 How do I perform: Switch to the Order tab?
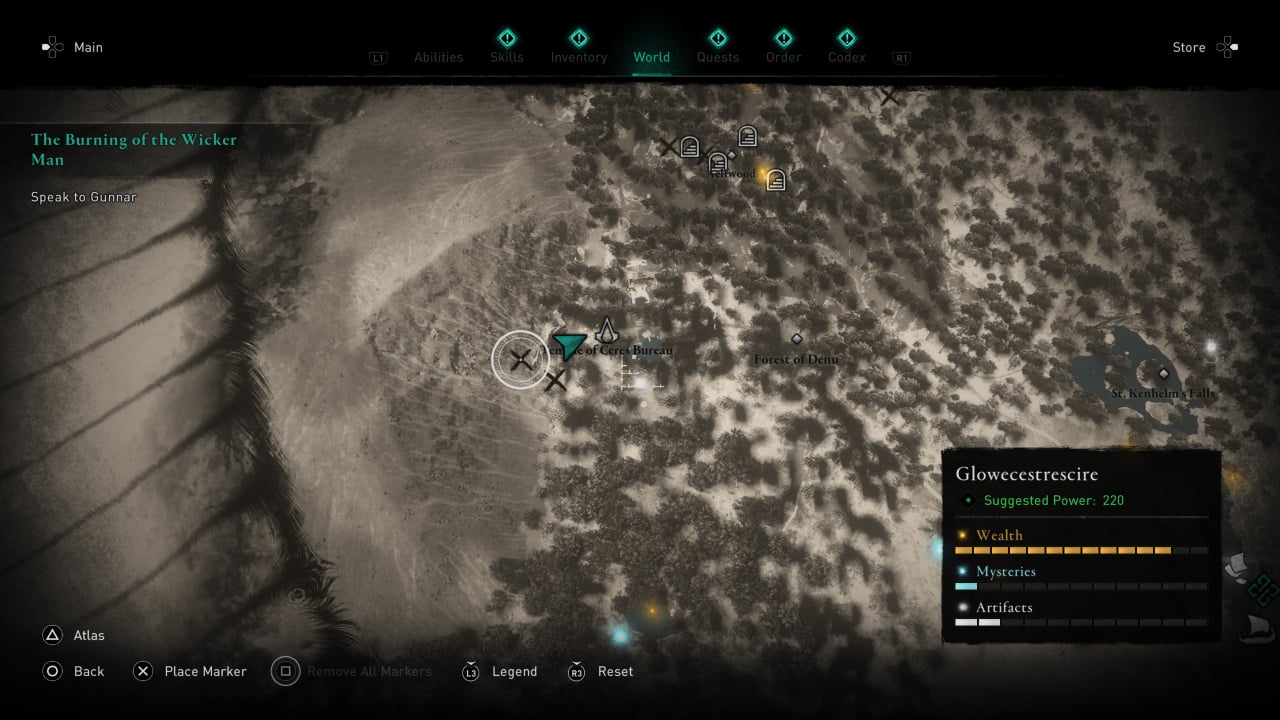pyautogui.click(x=784, y=57)
